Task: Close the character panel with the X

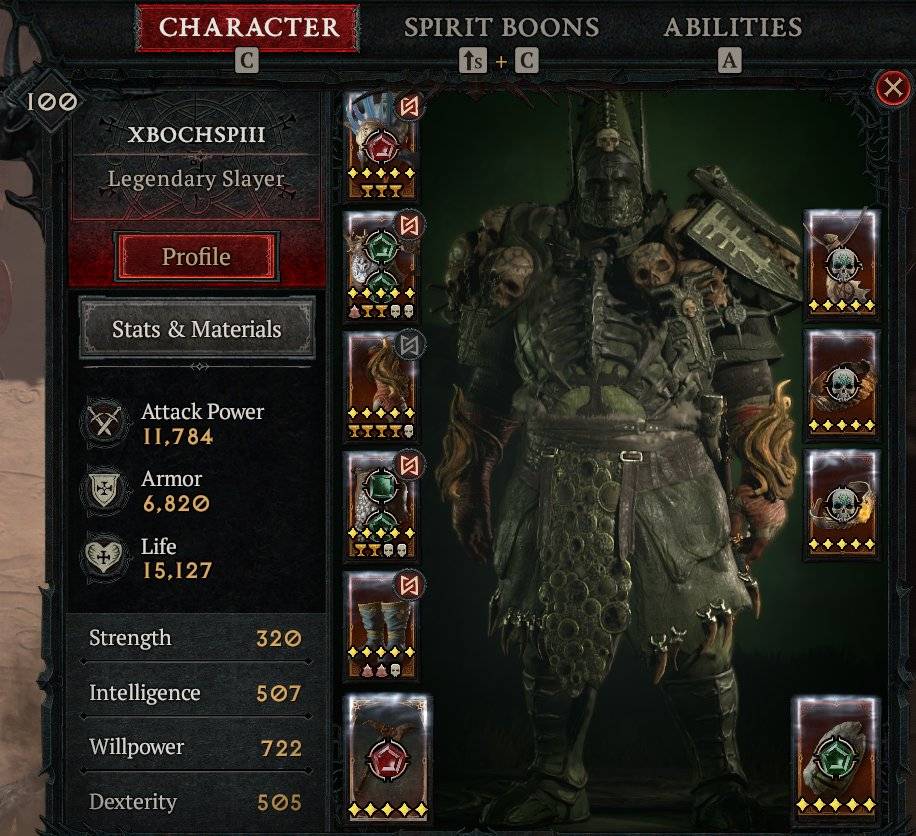Action: click(x=891, y=89)
